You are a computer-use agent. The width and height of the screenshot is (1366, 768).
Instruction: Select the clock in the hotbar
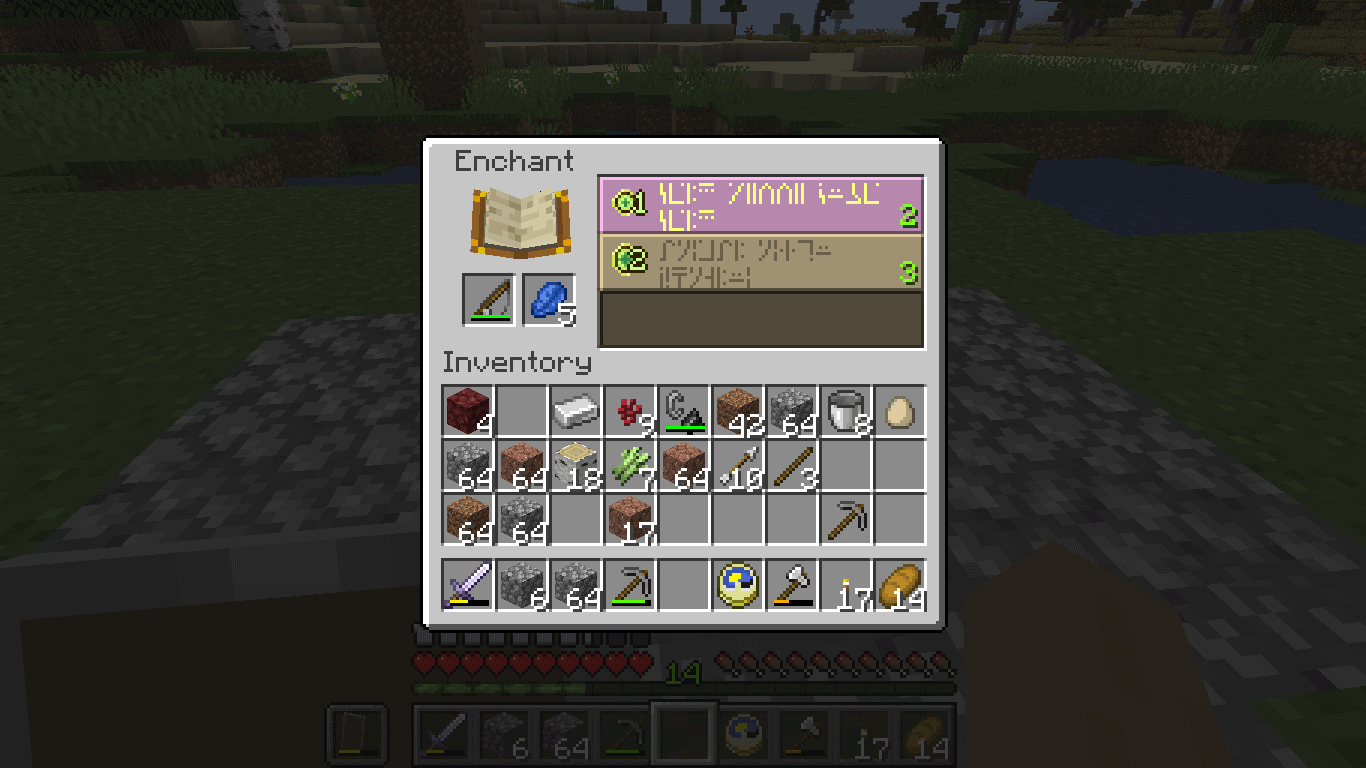(738, 583)
